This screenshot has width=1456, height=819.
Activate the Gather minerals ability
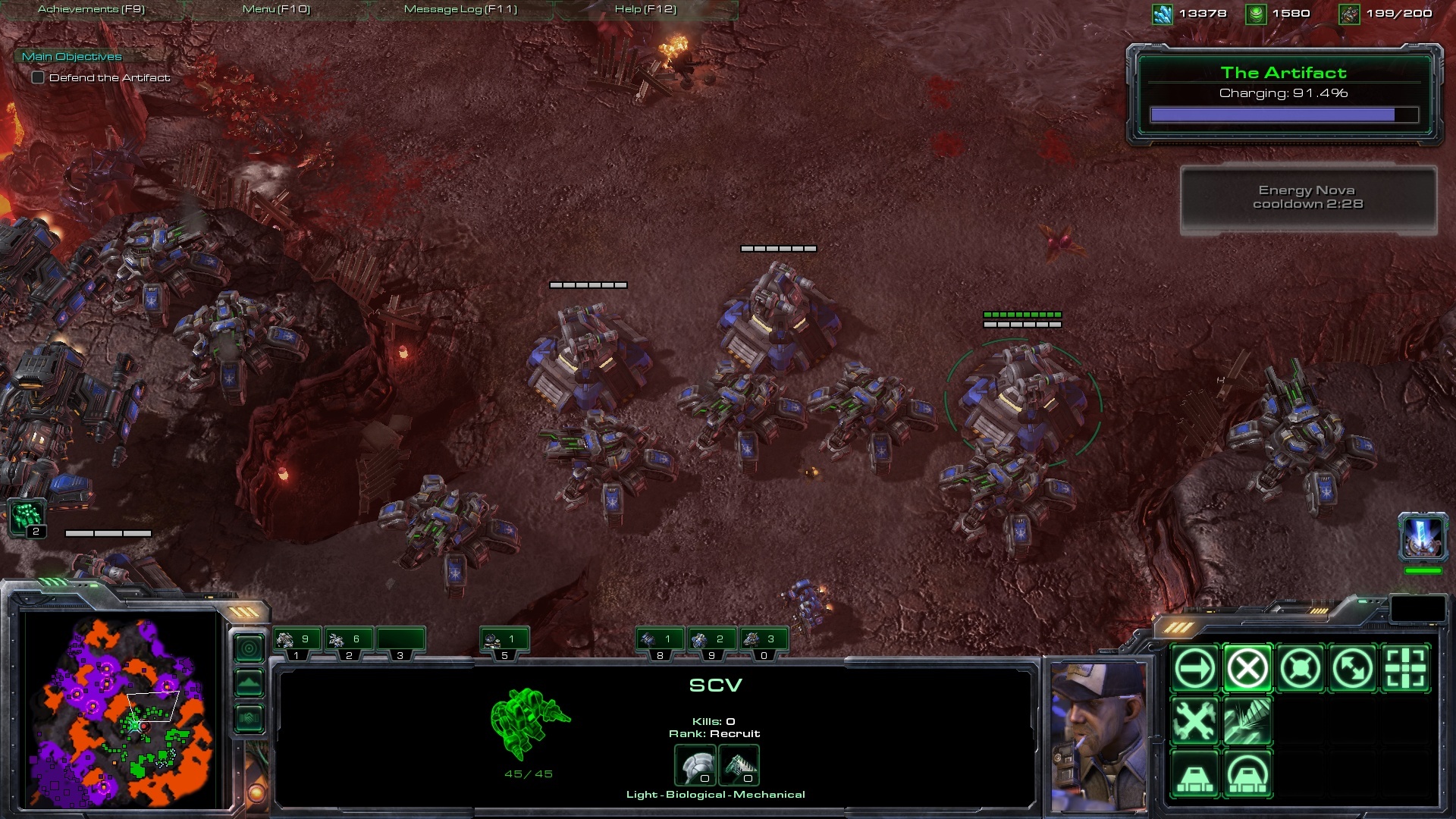click(1247, 721)
